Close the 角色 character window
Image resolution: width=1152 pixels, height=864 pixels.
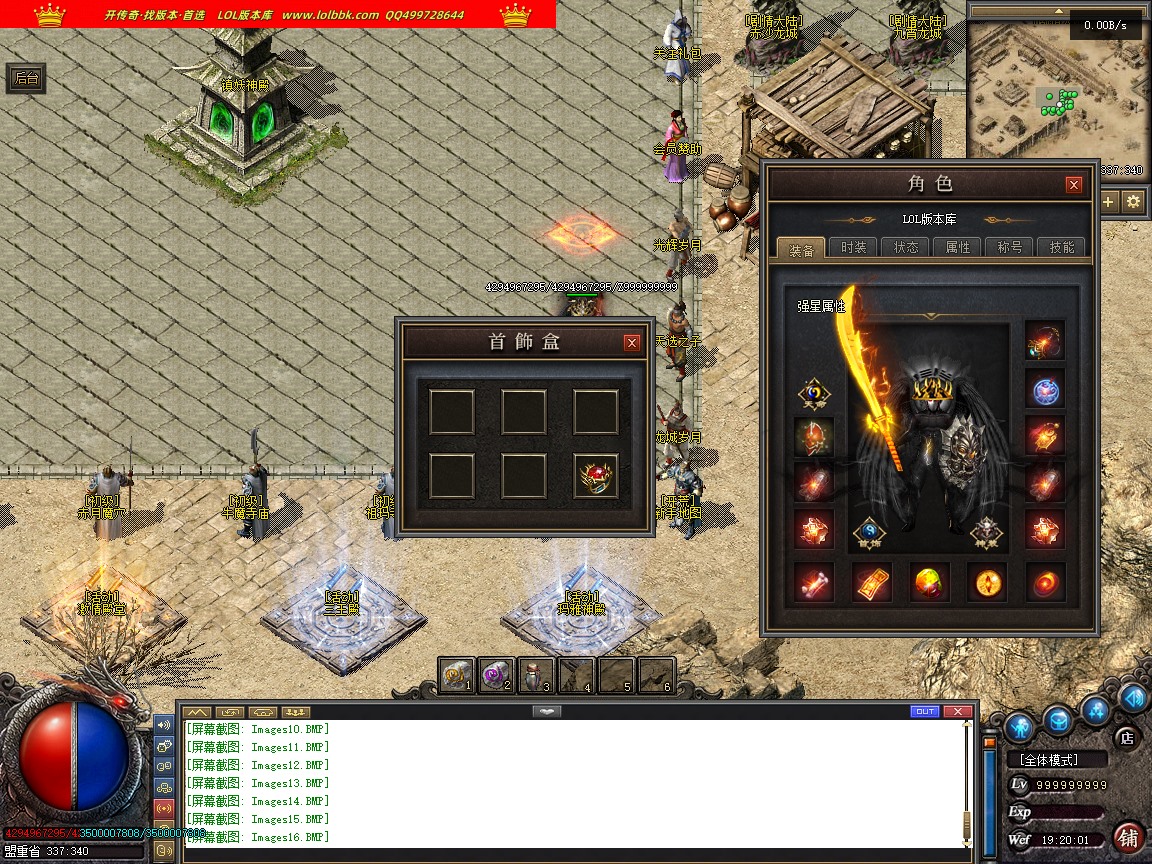click(1074, 185)
